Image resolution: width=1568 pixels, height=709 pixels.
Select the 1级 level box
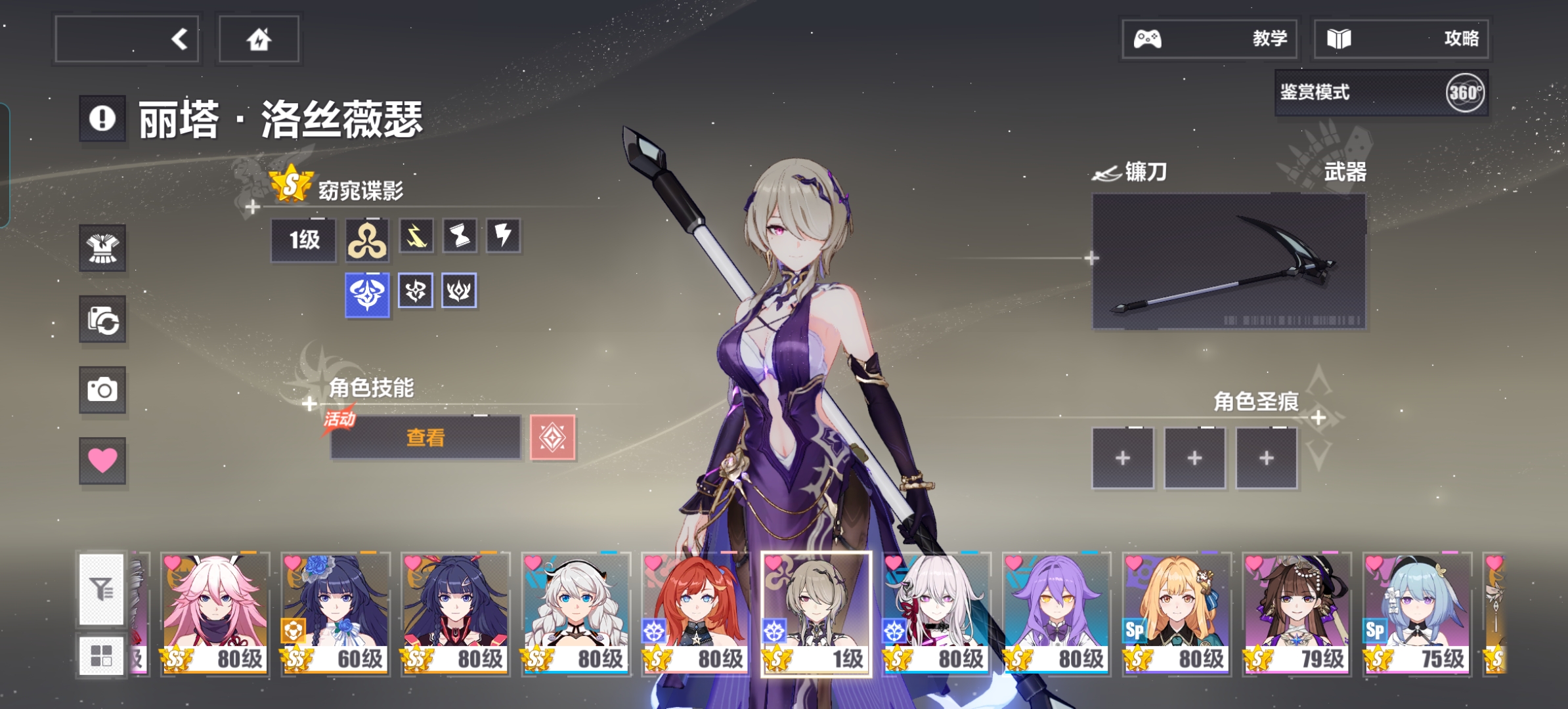pyautogui.click(x=304, y=240)
